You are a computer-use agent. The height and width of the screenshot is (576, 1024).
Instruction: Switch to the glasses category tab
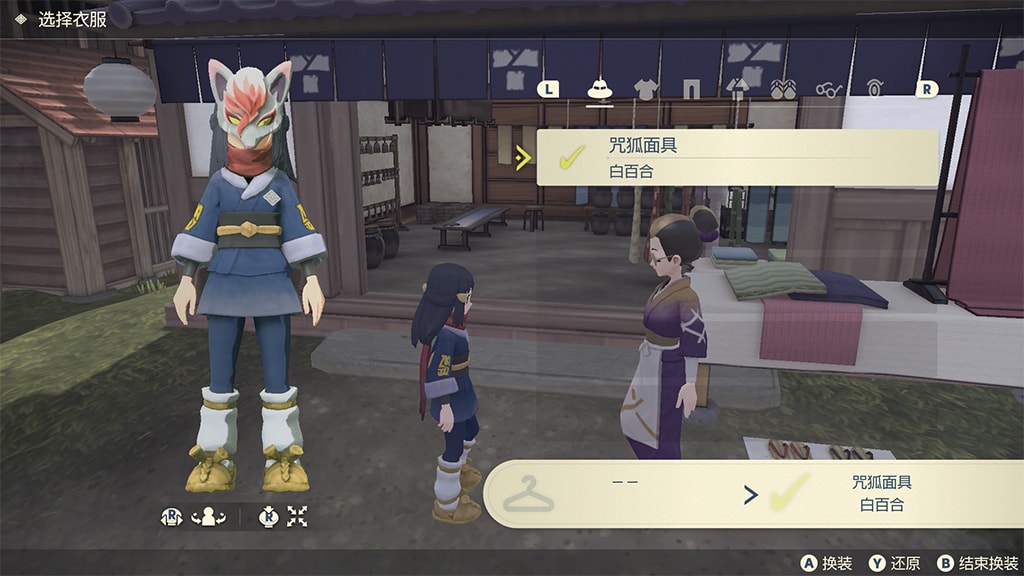[829, 89]
